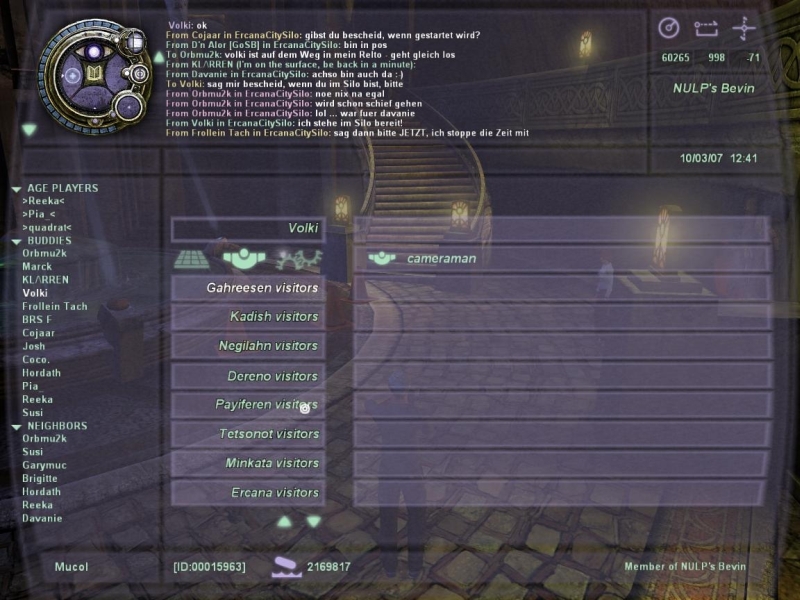Collapse the AGE PLAYERS list
Screen dimensions: 800x600
click(x=16, y=188)
